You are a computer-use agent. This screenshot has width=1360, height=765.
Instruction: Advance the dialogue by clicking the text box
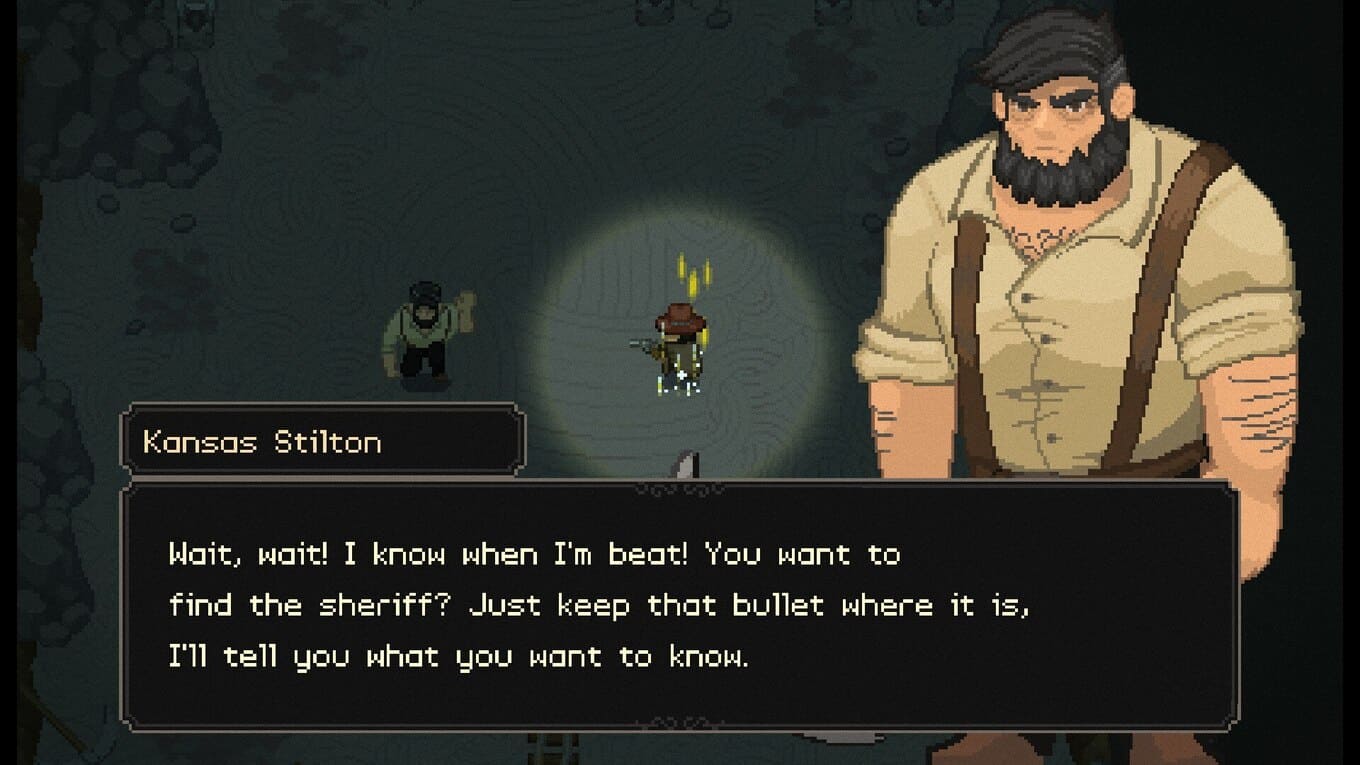coord(680,606)
